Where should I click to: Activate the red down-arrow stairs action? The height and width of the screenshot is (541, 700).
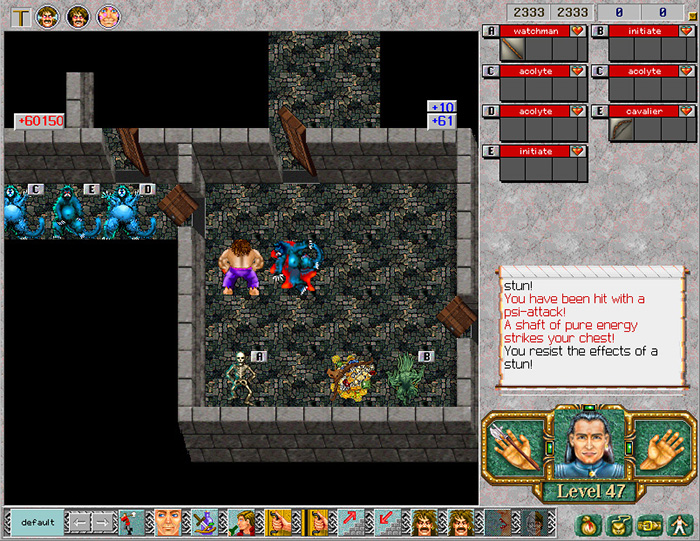387,522
